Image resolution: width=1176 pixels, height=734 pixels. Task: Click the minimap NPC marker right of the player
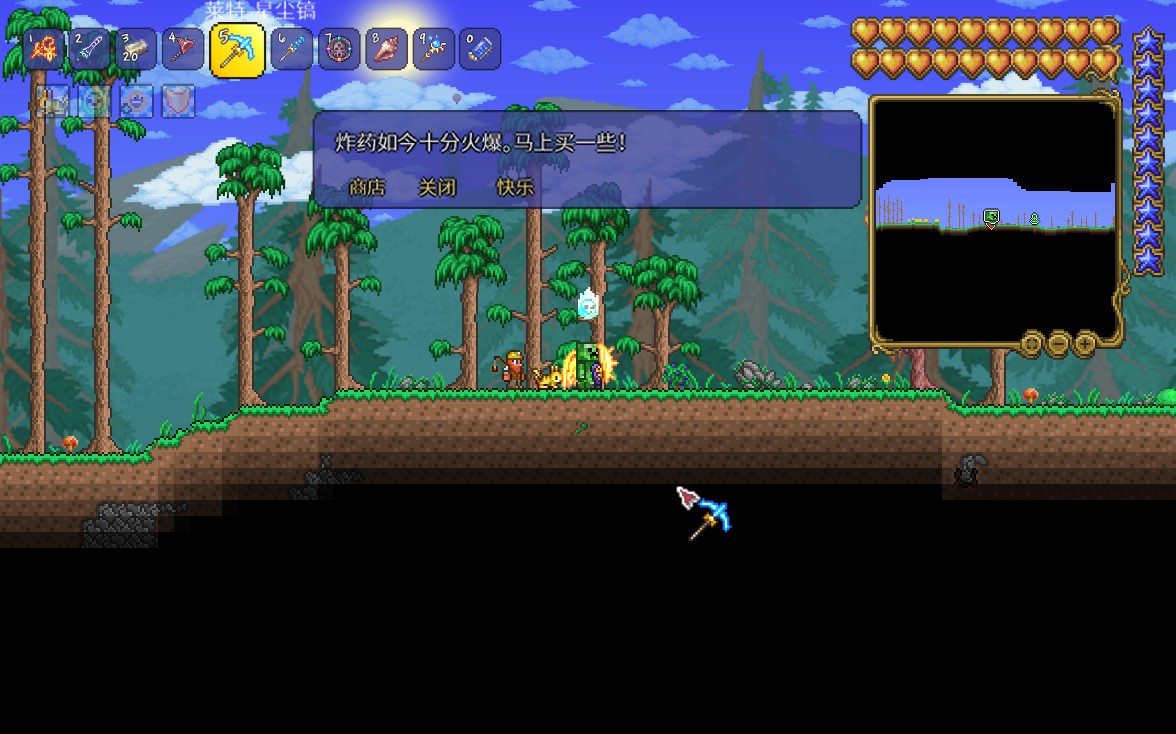pos(1034,219)
